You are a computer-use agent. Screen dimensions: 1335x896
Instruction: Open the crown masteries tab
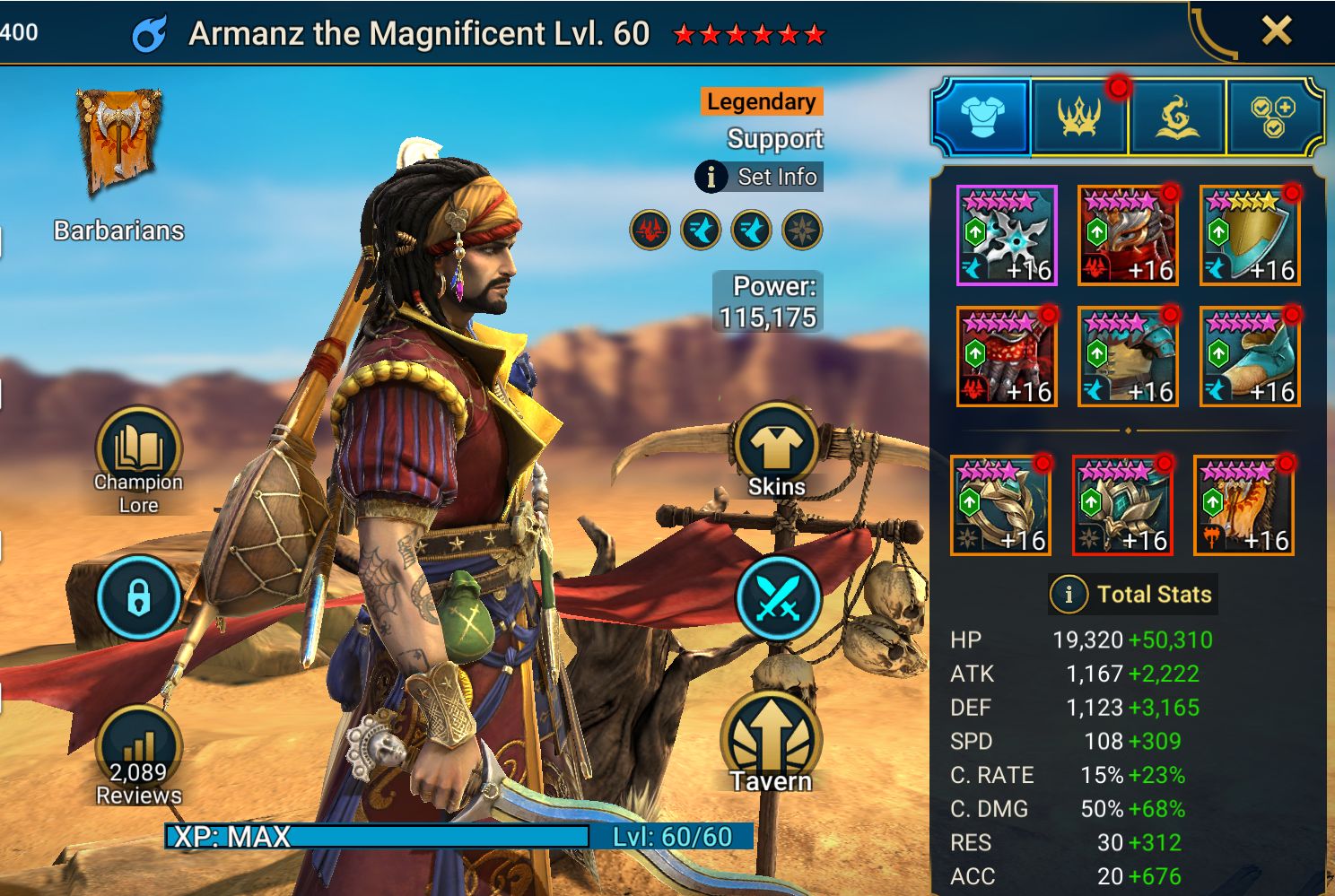click(1079, 117)
